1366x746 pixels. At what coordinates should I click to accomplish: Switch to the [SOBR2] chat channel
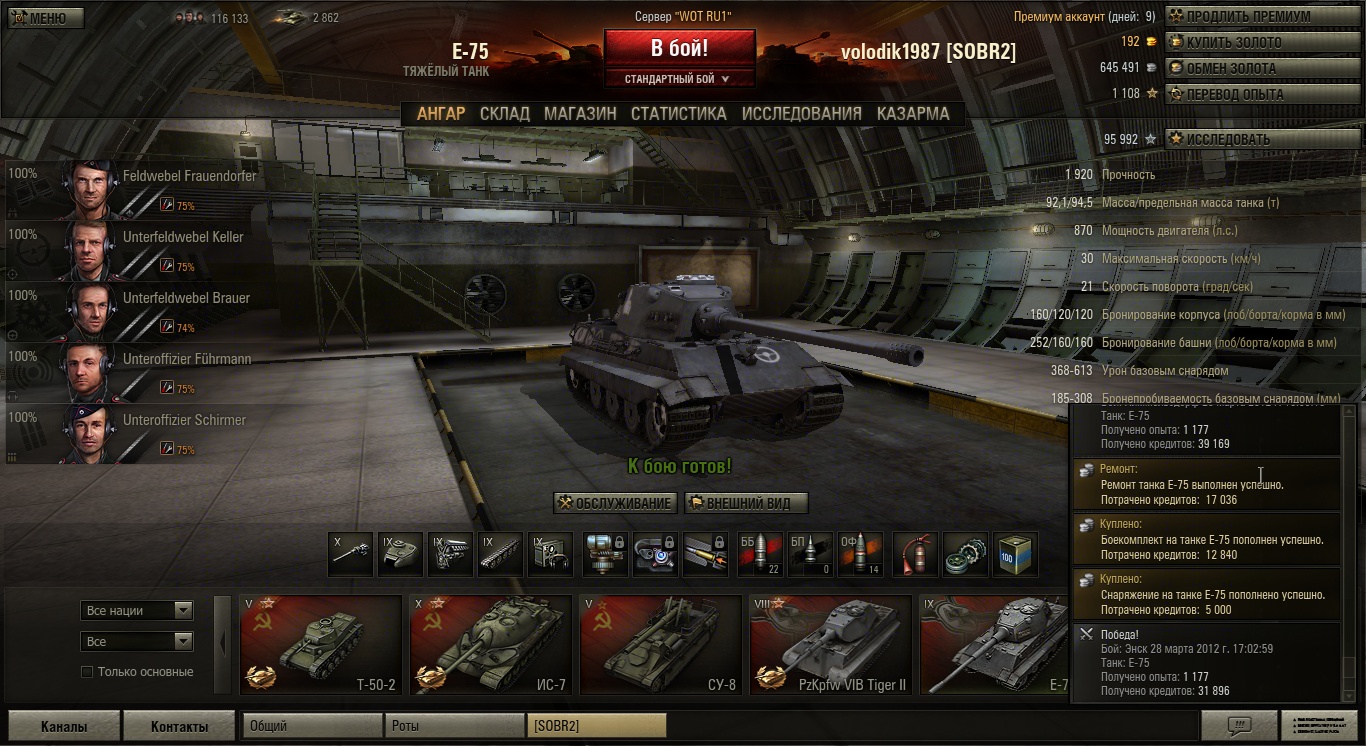tap(597, 726)
